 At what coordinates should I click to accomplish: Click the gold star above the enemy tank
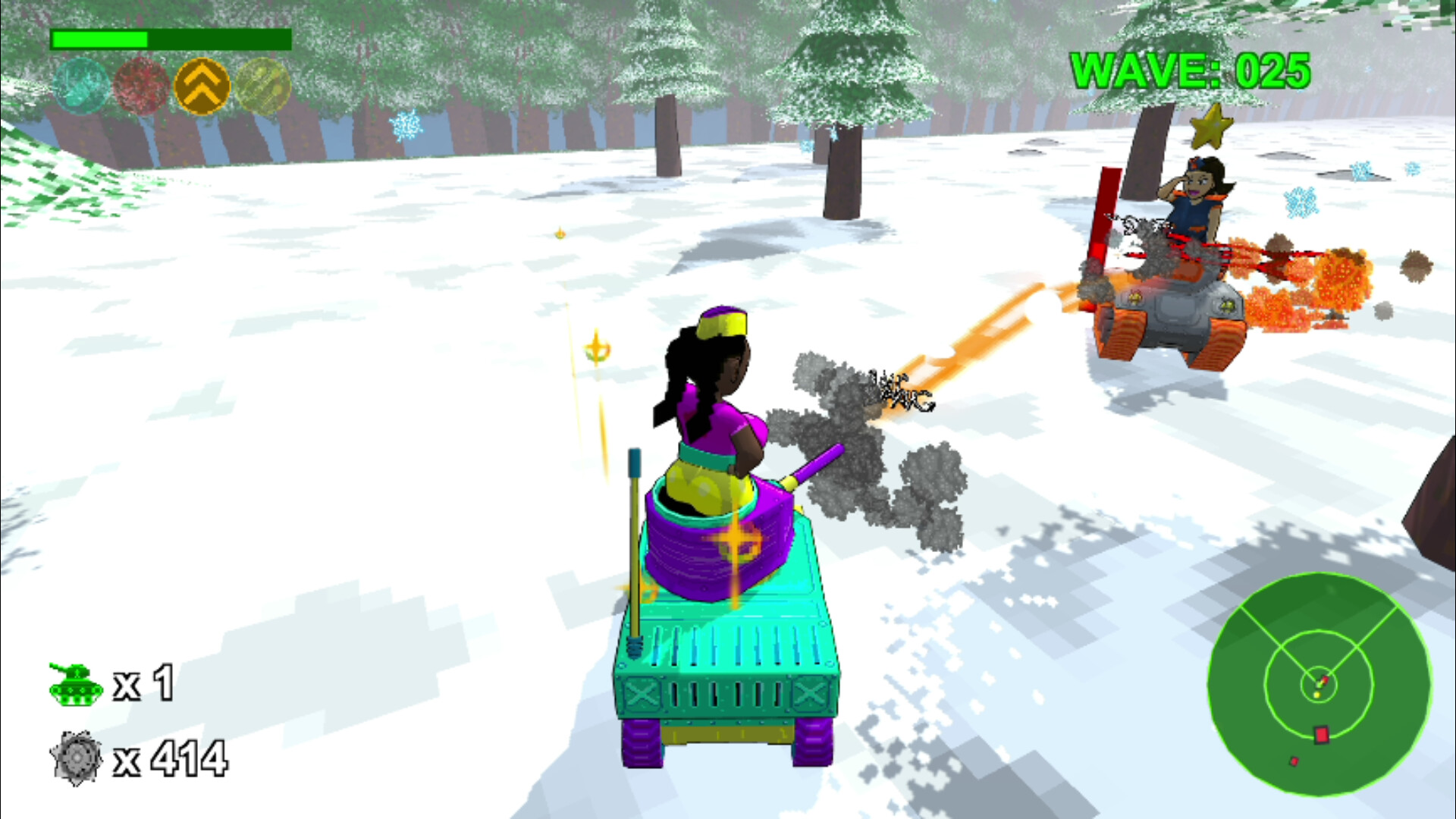(1213, 125)
